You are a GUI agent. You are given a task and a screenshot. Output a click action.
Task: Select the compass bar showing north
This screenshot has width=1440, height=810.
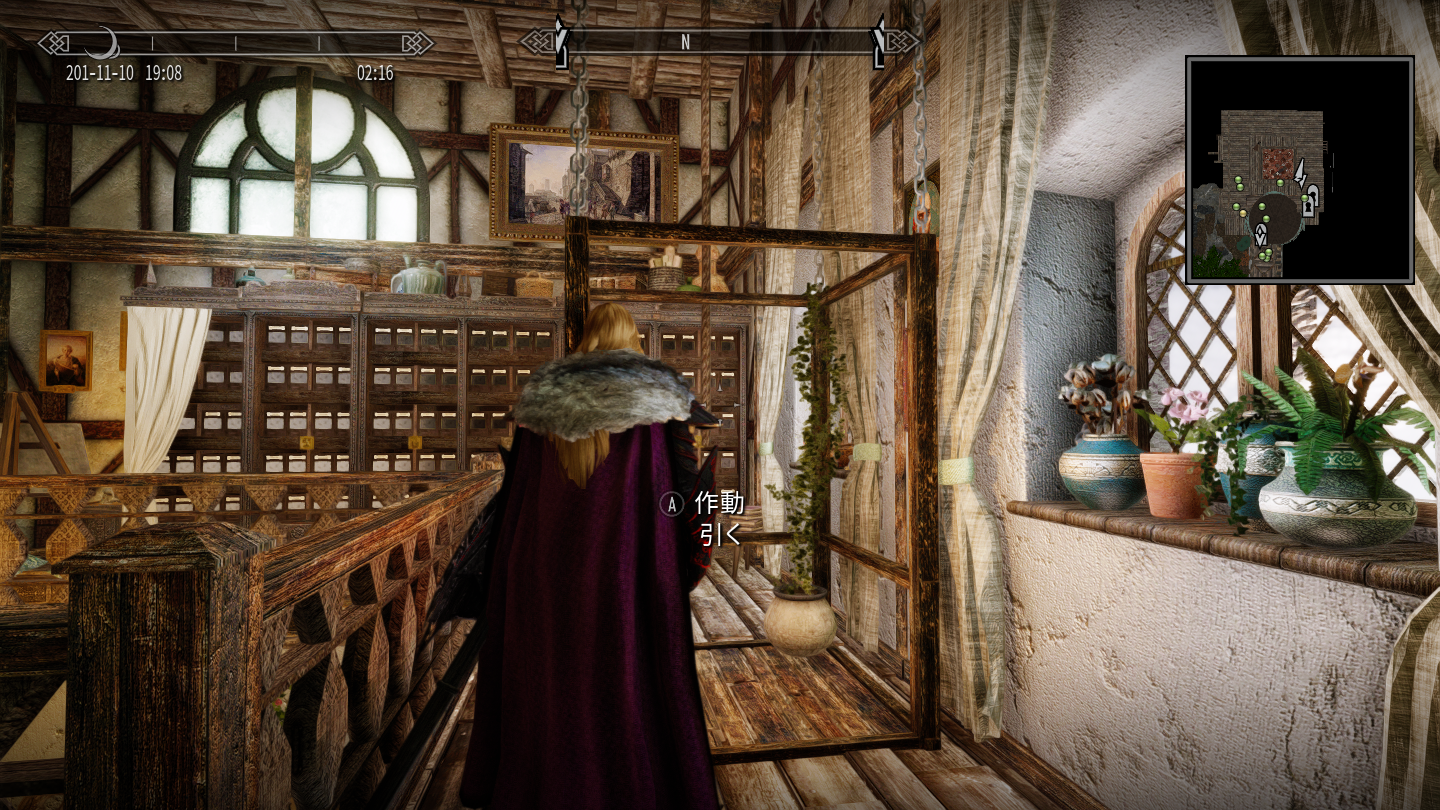[x=720, y=42]
